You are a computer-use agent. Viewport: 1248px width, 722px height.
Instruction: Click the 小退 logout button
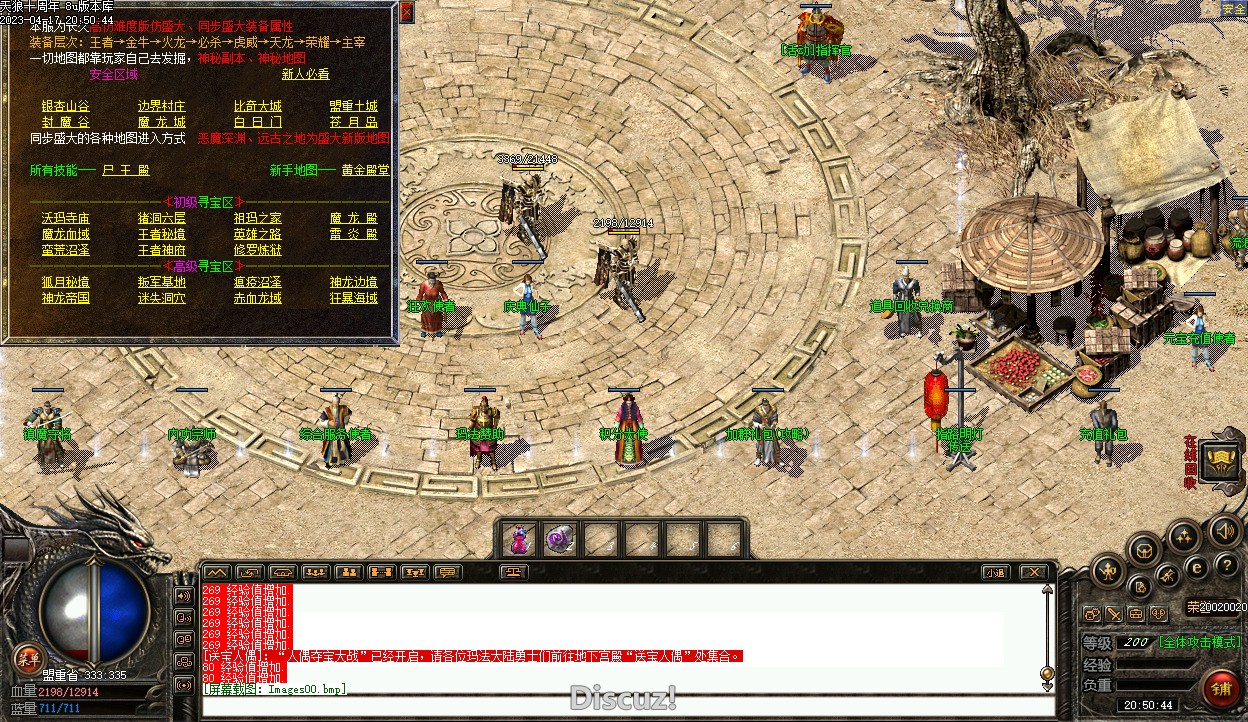994,572
